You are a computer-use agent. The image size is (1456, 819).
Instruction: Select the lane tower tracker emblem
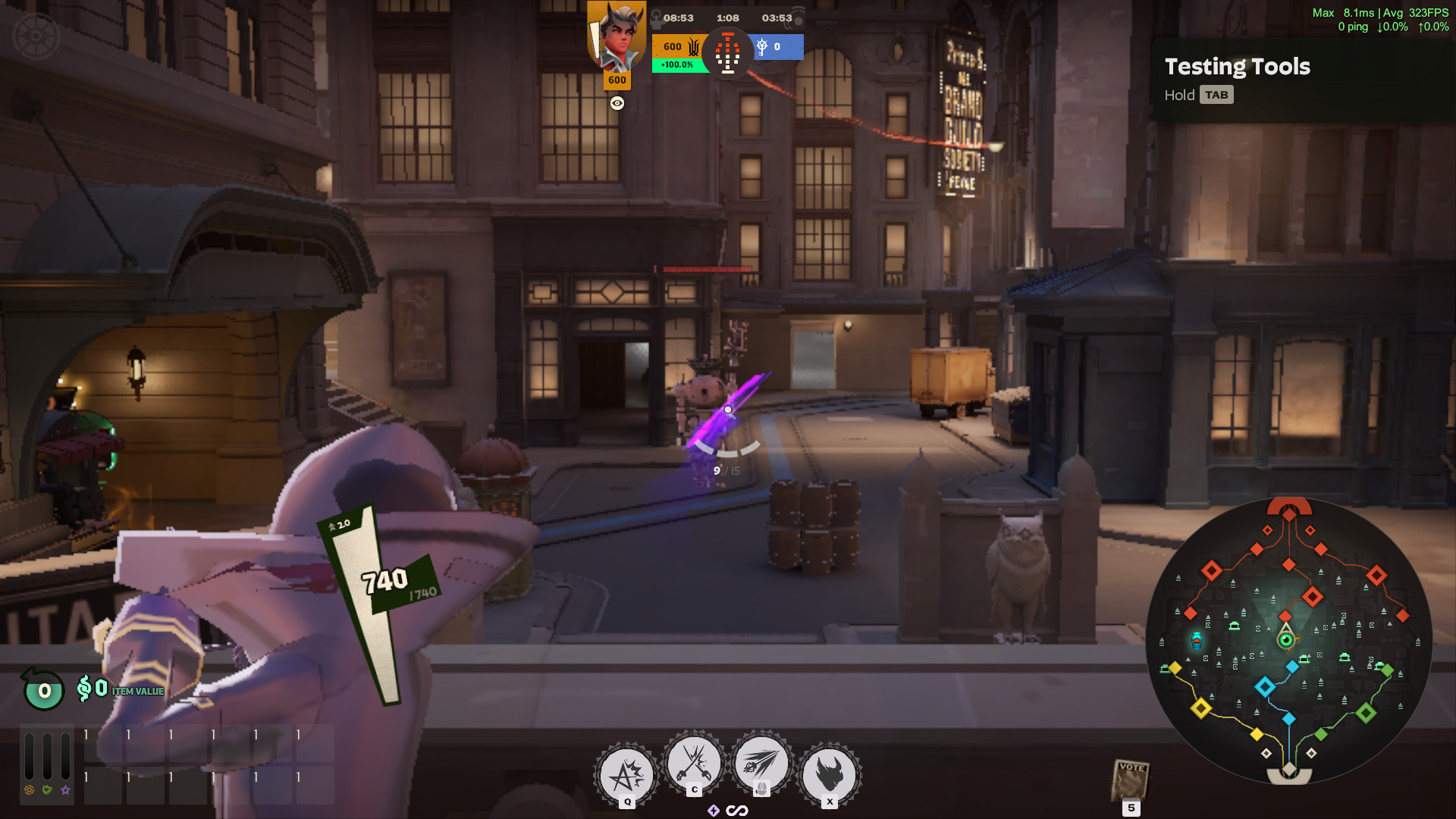(727, 53)
